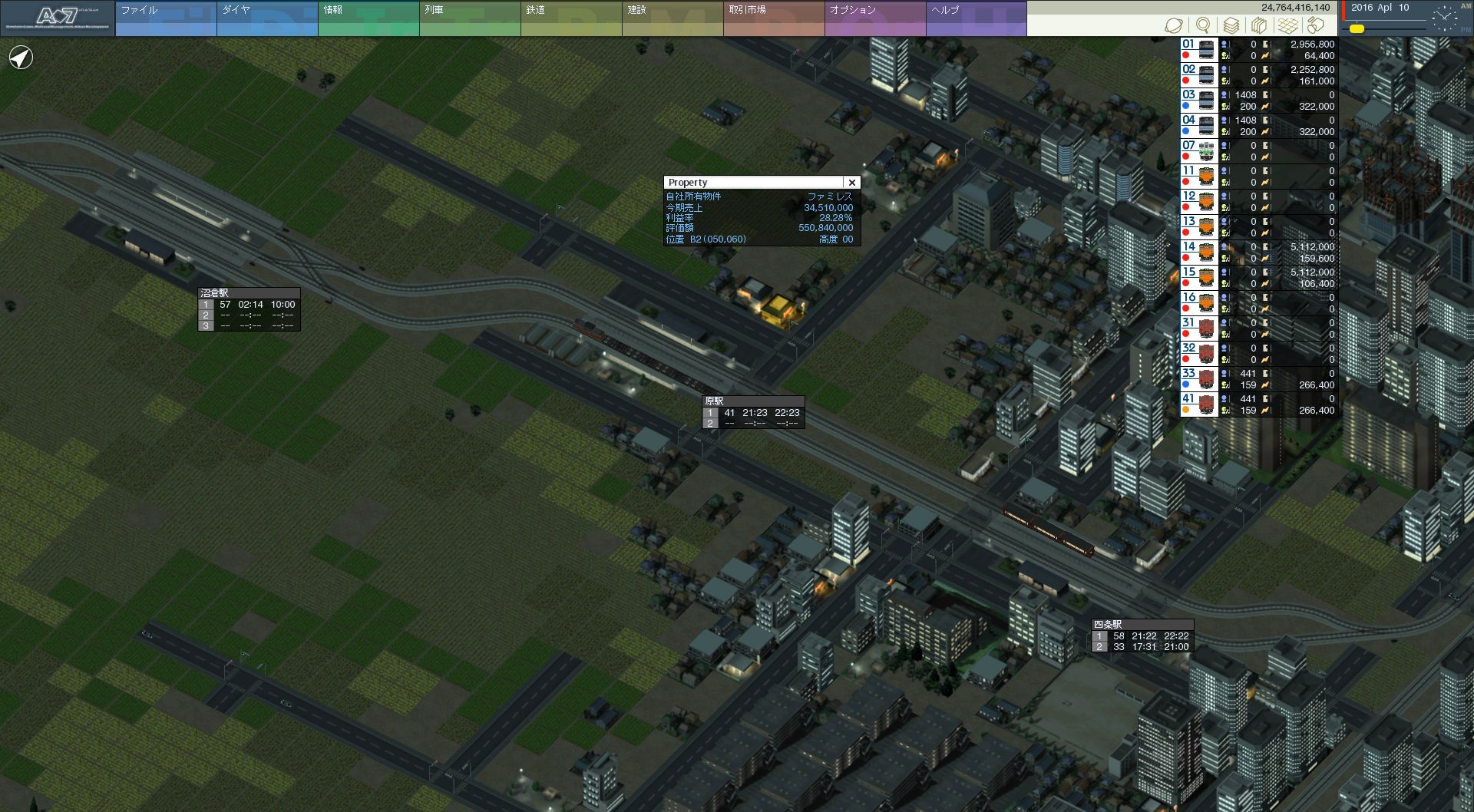Screen dimensions: 1474x812
Task: Adjust the yellow game speed slider
Action: (x=1357, y=29)
